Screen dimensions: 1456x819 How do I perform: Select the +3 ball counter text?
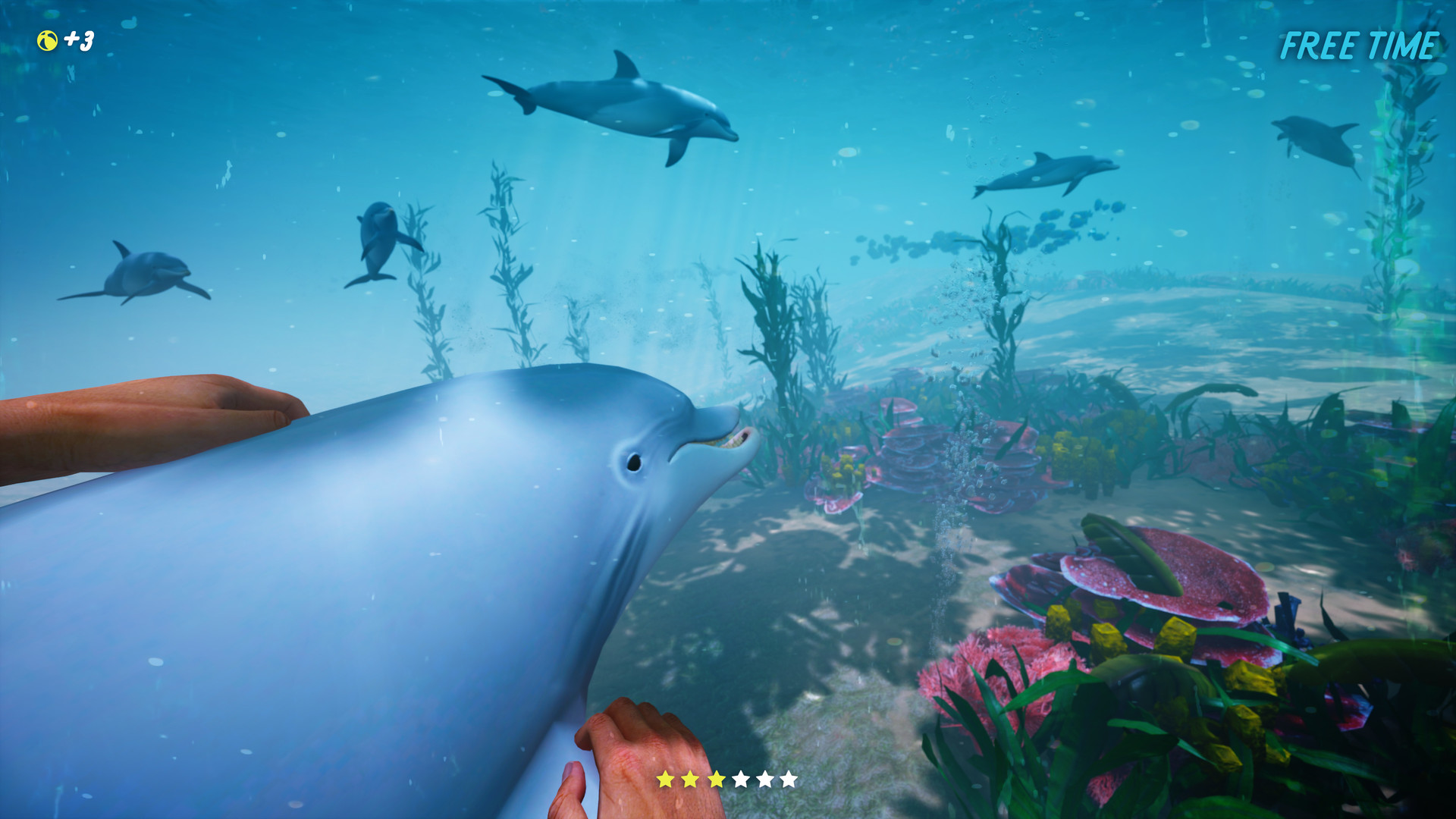tap(80, 39)
